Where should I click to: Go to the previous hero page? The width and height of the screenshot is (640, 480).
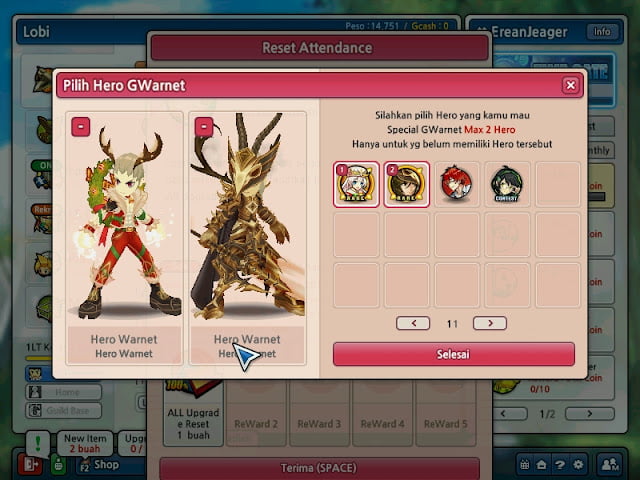[x=413, y=323]
